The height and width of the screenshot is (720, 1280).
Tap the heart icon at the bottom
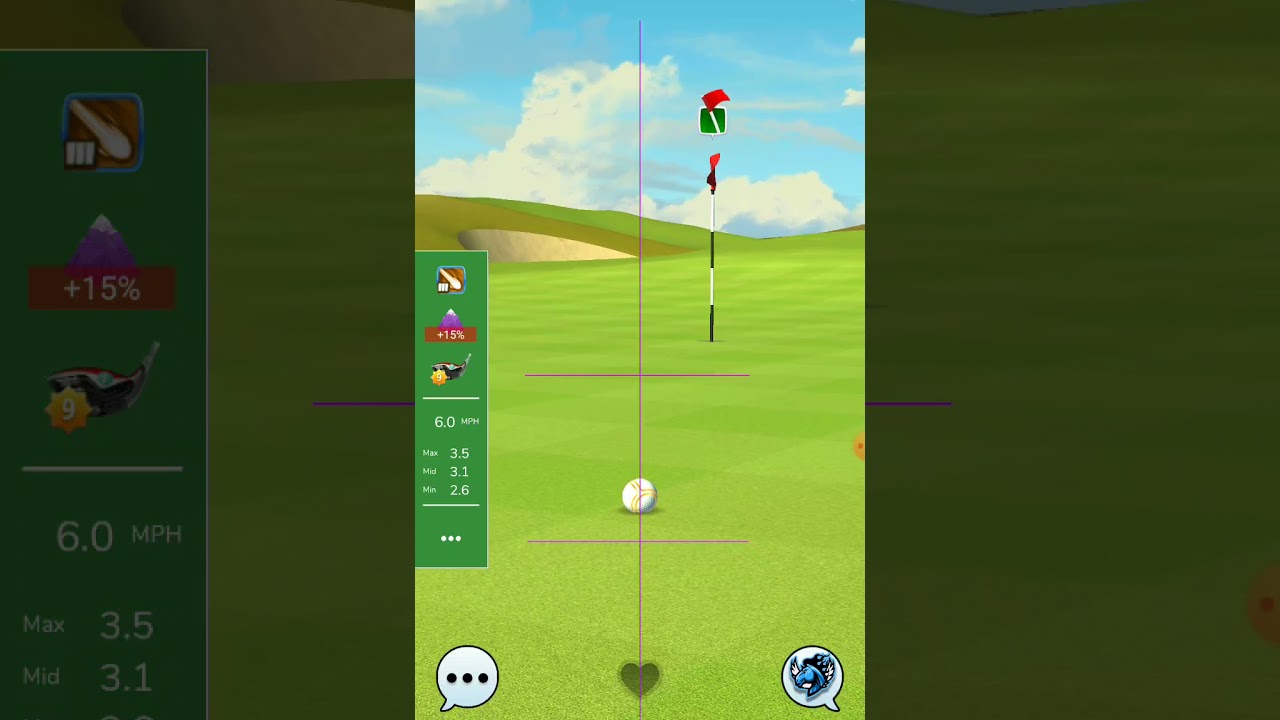pyautogui.click(x=640, y=678)
